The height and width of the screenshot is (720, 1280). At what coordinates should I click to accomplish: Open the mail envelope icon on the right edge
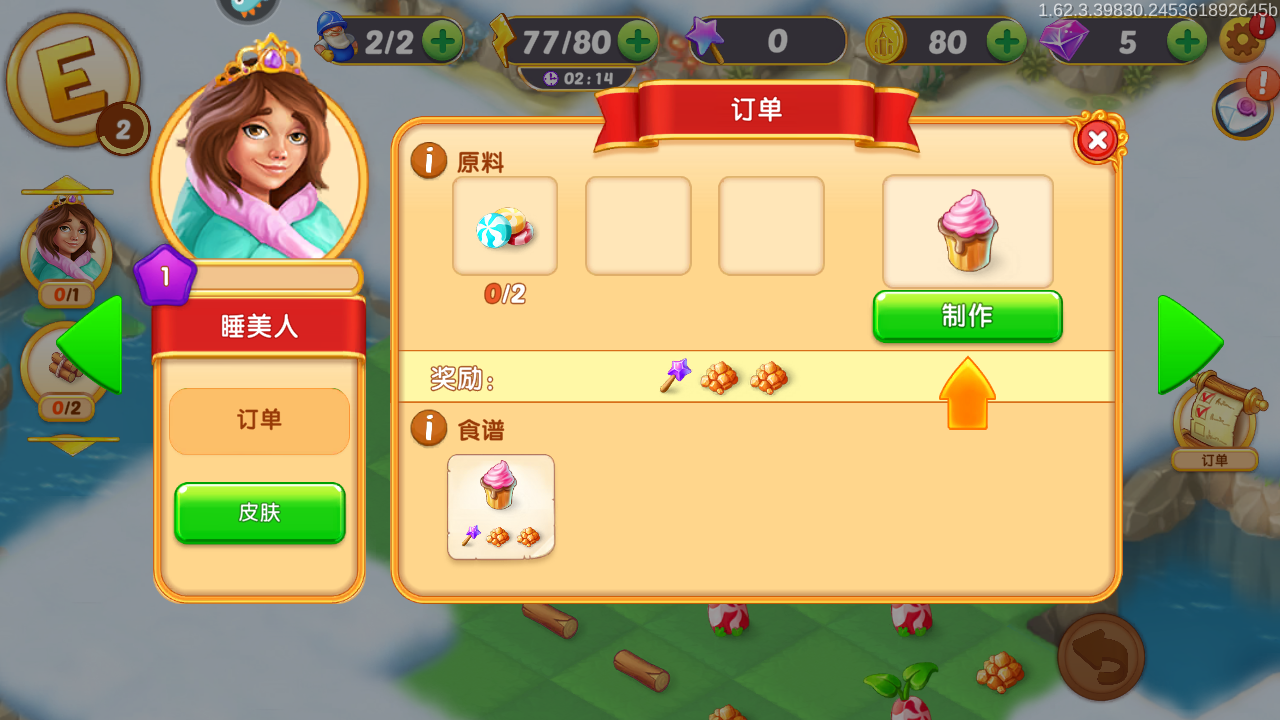1243,108
